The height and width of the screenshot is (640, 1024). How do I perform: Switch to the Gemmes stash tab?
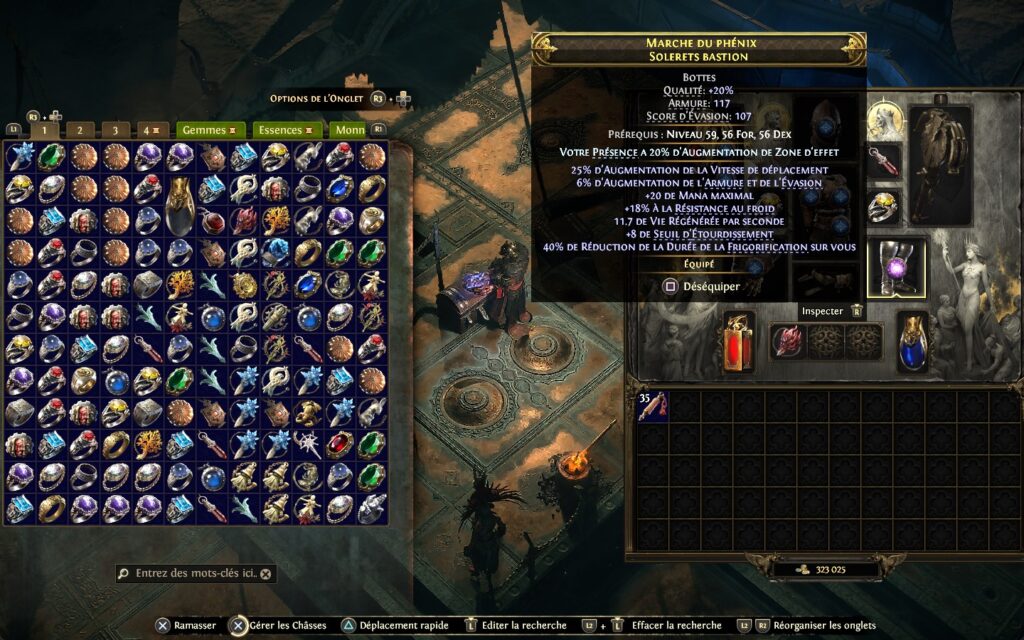[209, 130]
